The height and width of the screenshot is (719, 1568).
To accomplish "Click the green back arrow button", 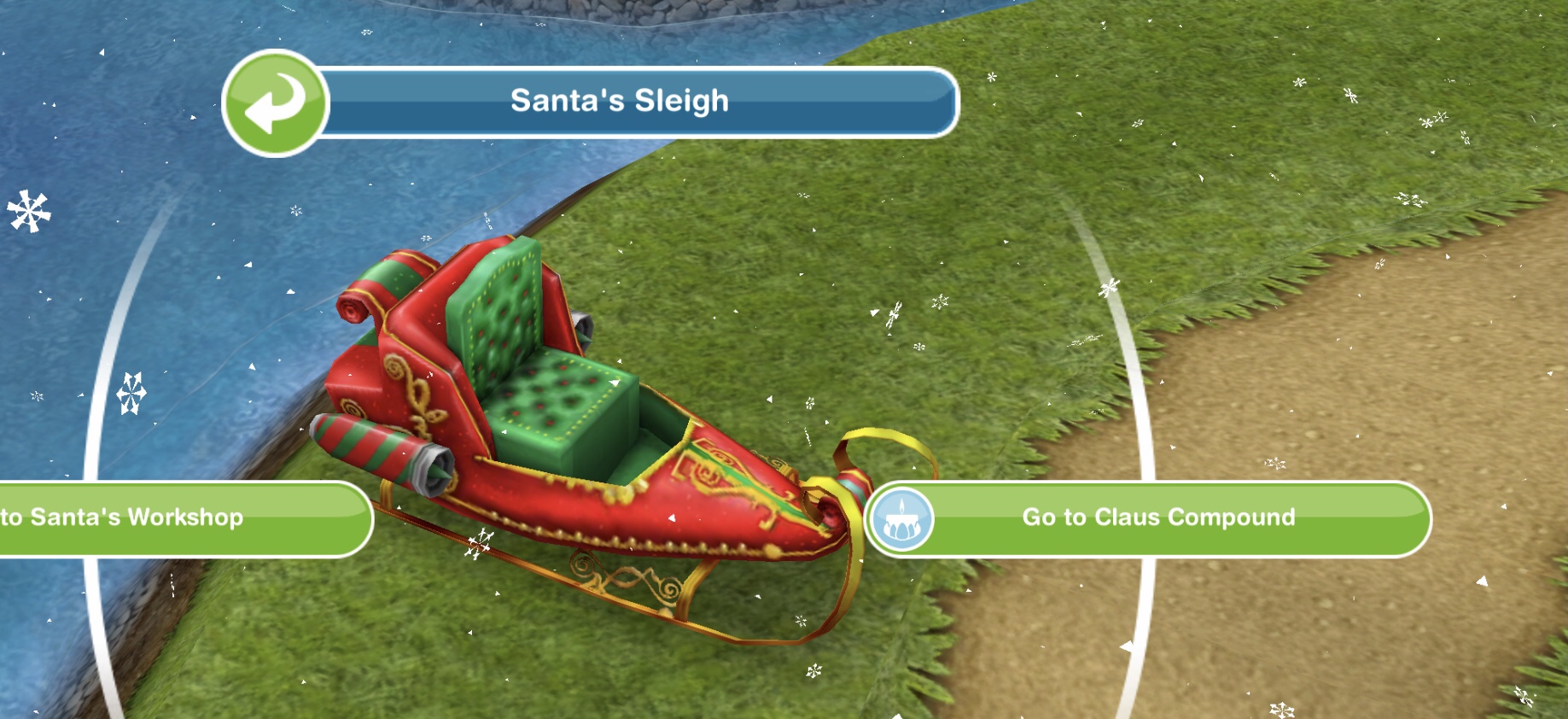I will point(275,103).
